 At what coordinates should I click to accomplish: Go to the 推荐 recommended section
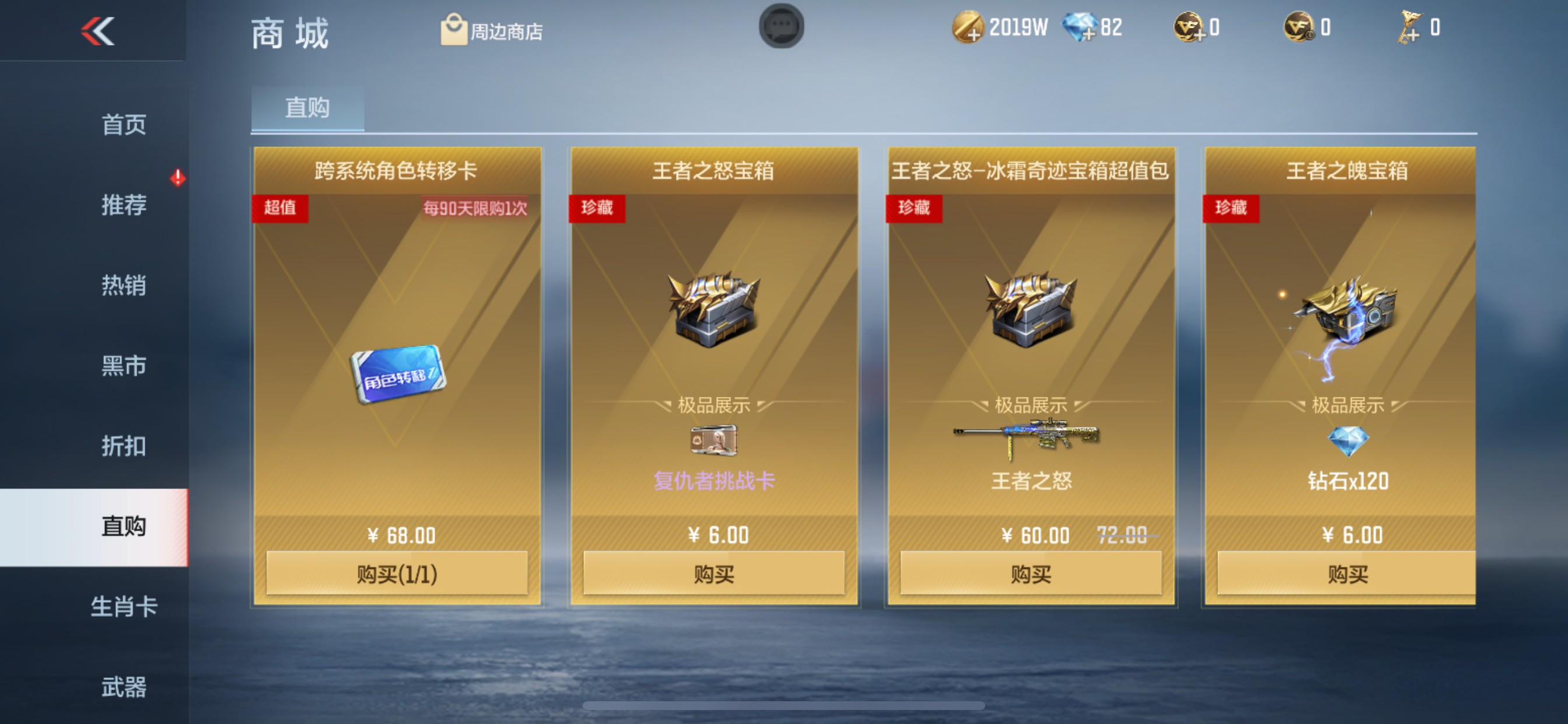point(124,205)
